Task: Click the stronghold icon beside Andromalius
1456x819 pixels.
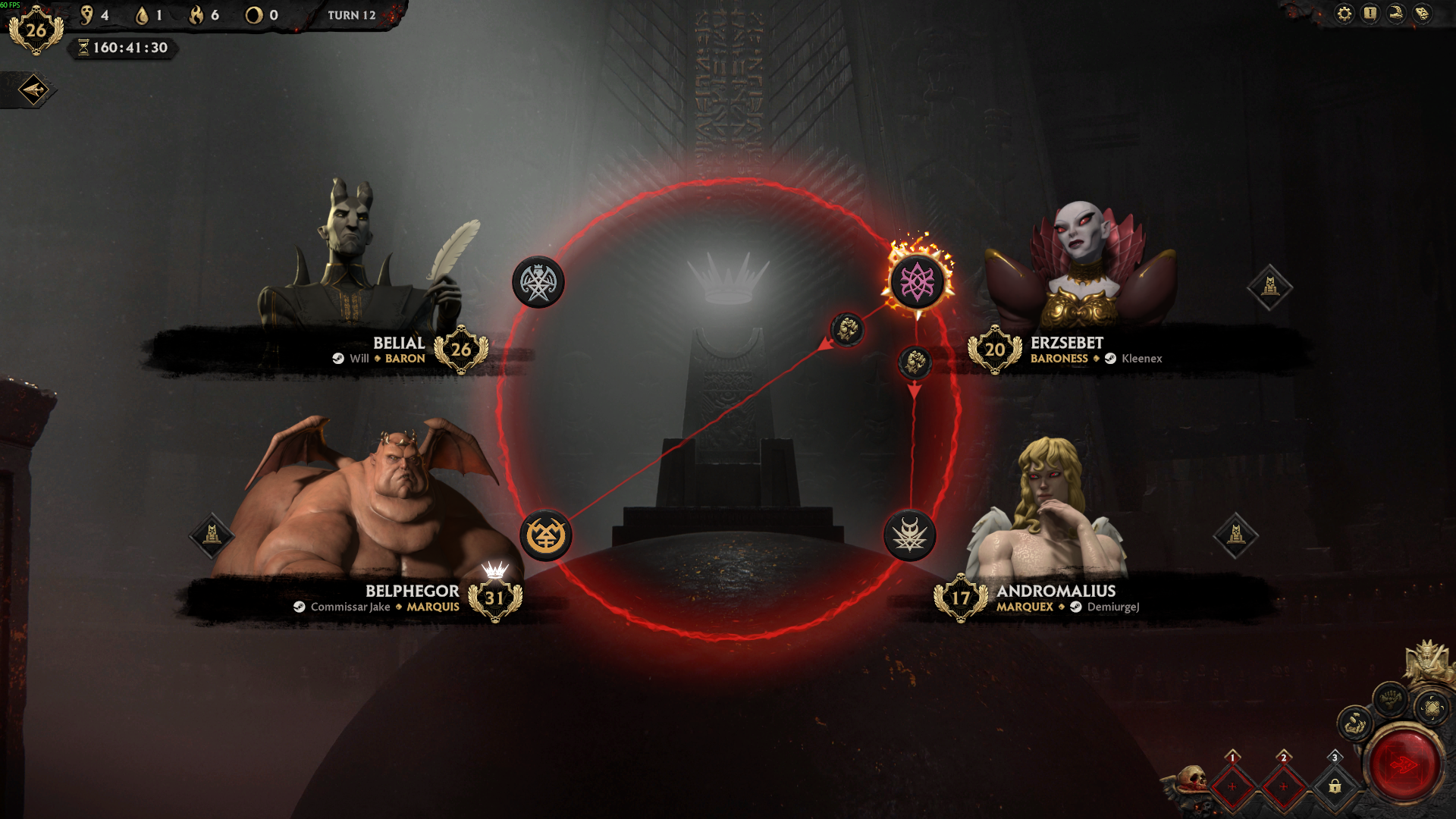Action: (x=1235, y=535)
